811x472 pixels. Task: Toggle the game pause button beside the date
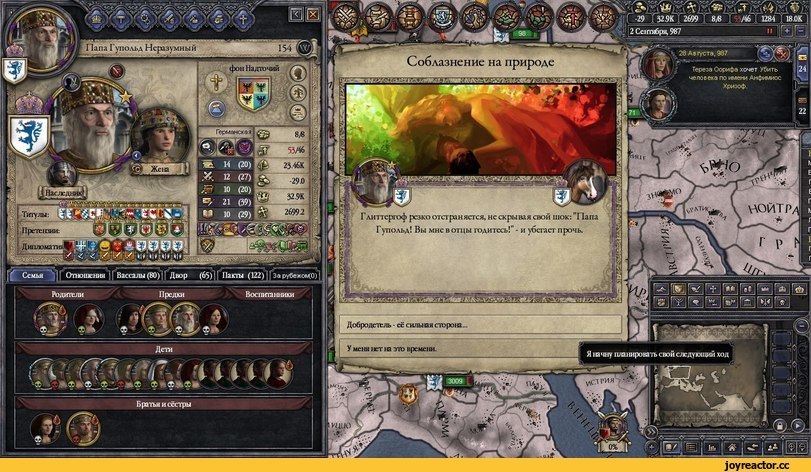point(770,31)
